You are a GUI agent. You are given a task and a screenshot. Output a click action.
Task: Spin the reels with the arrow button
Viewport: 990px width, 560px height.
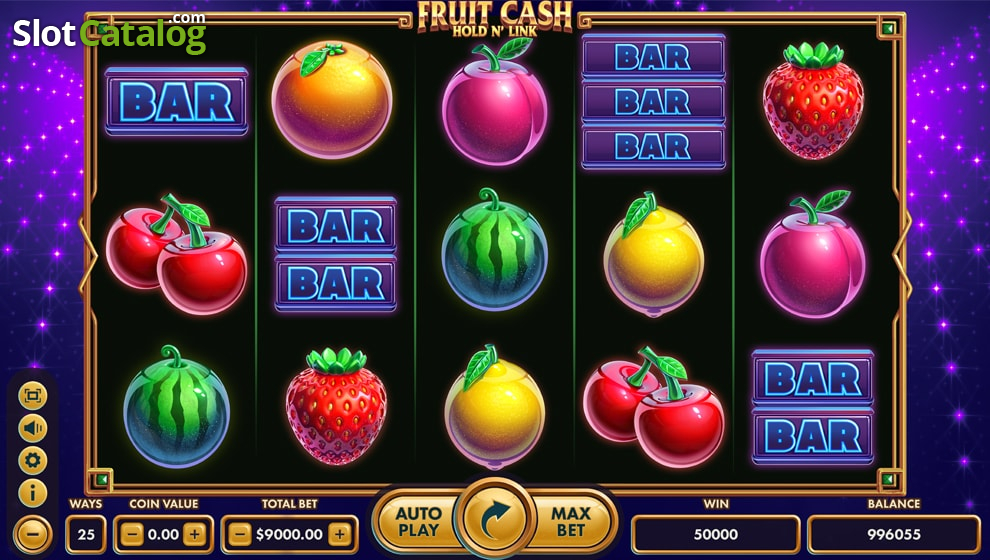coord(496,519)
